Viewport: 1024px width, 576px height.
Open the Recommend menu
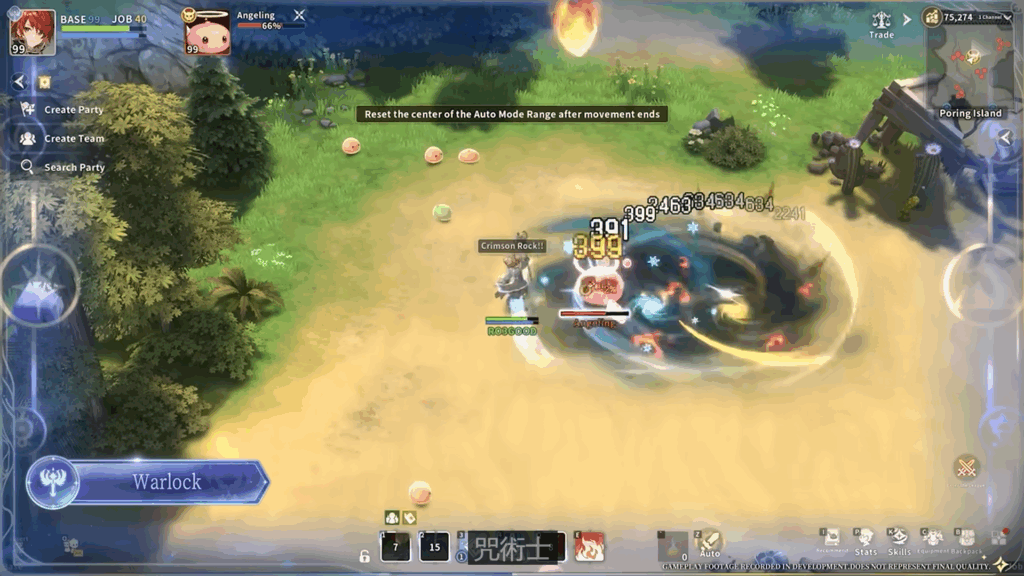coord(832,541)
